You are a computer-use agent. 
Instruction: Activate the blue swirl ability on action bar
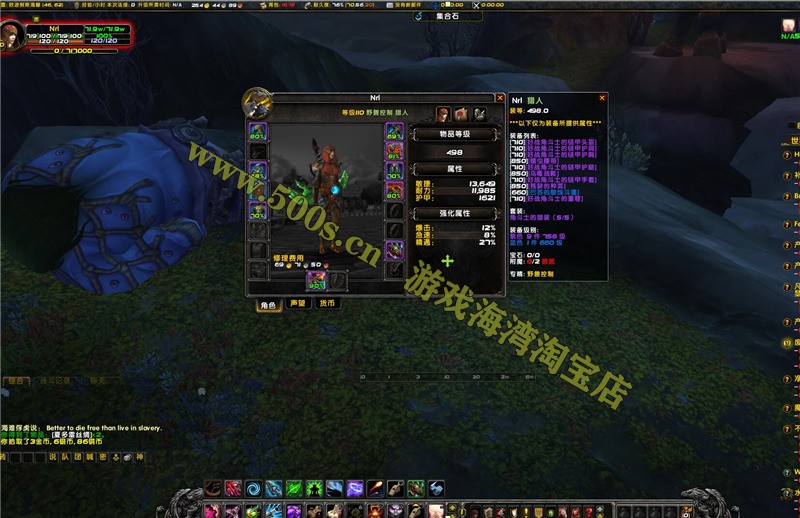point(253,488)
